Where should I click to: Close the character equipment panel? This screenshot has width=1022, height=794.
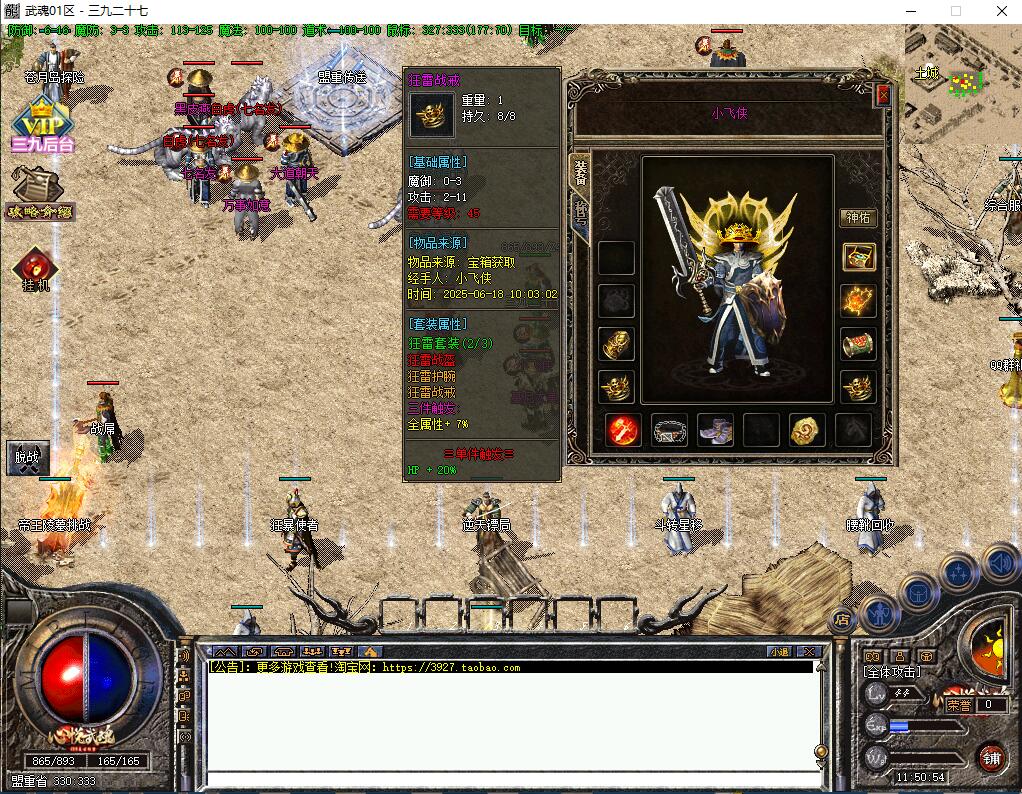coord(882,95)
